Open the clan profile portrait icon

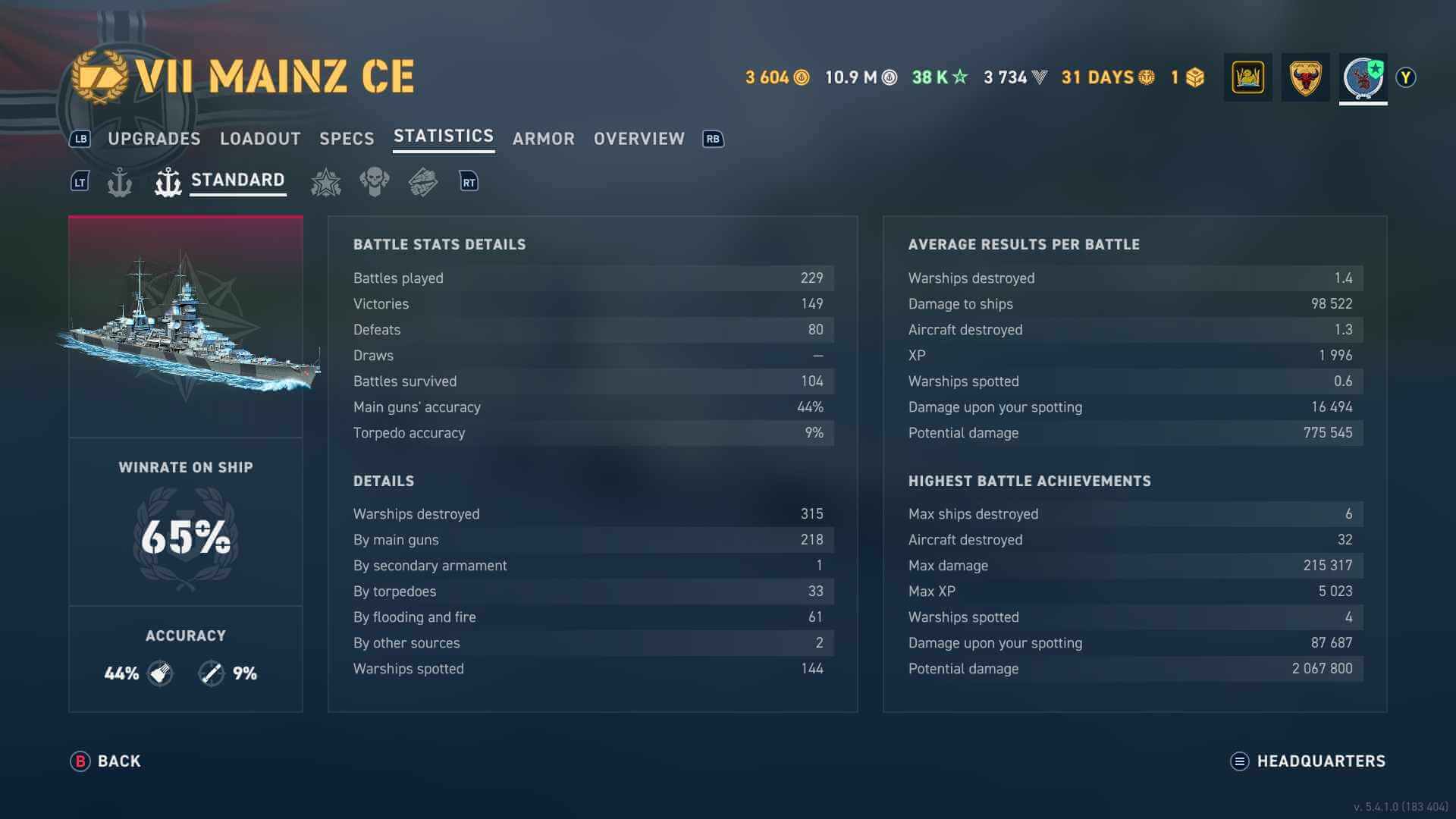[1363, 77]
